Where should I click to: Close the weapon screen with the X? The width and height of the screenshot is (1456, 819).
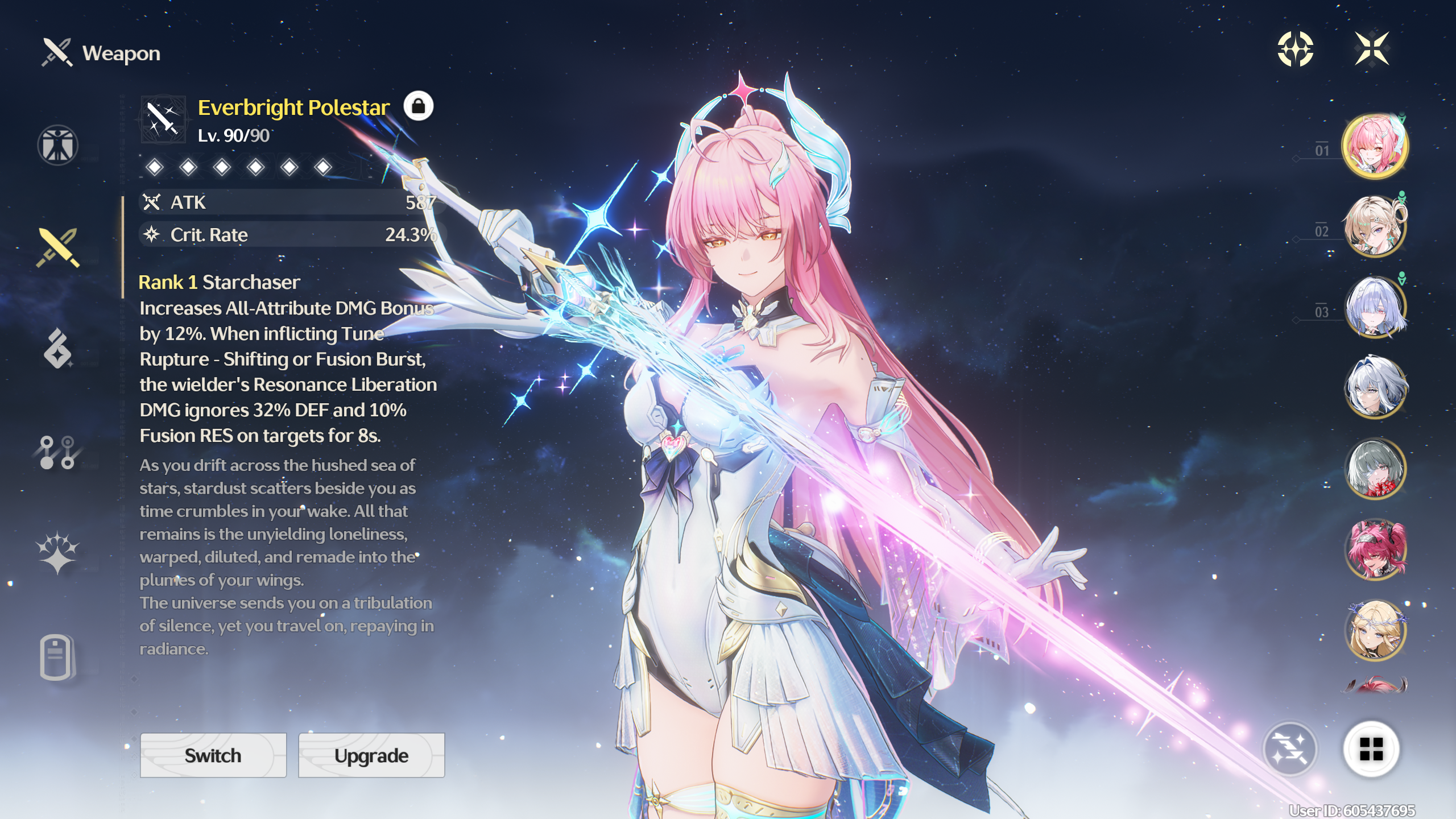click(1372, 49)
